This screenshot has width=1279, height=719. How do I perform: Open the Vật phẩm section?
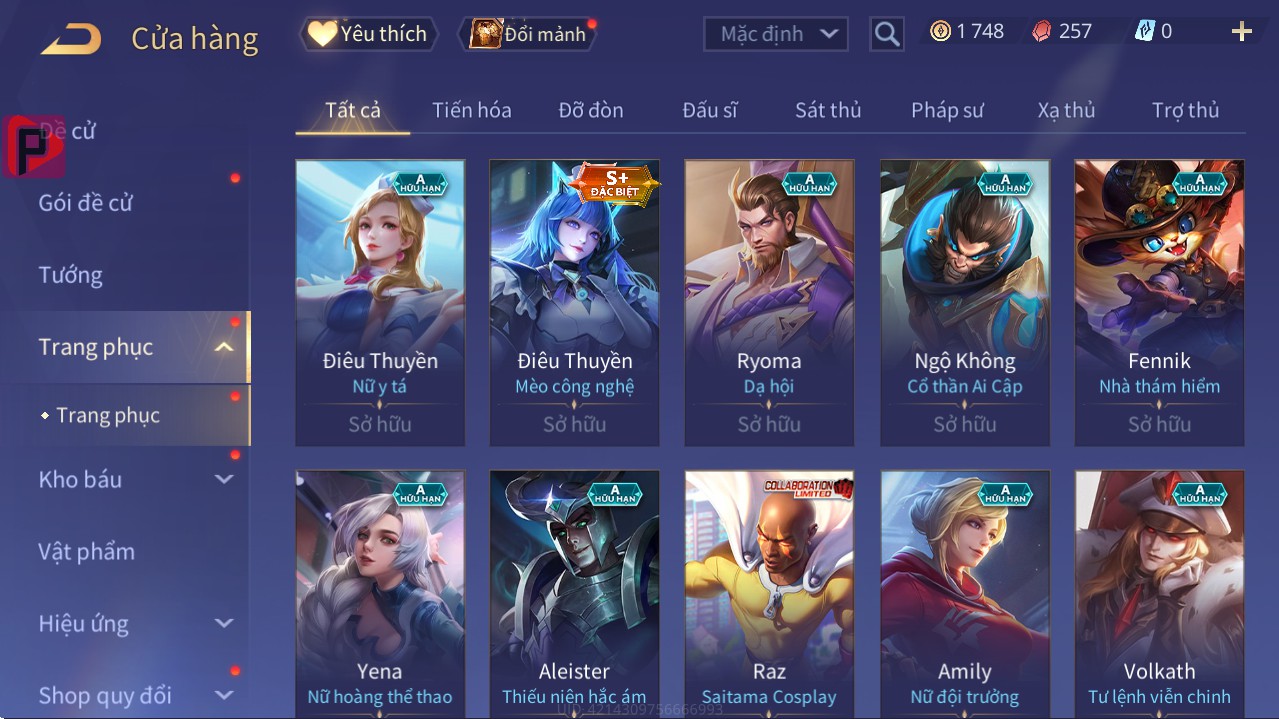[x=87, y=551]
